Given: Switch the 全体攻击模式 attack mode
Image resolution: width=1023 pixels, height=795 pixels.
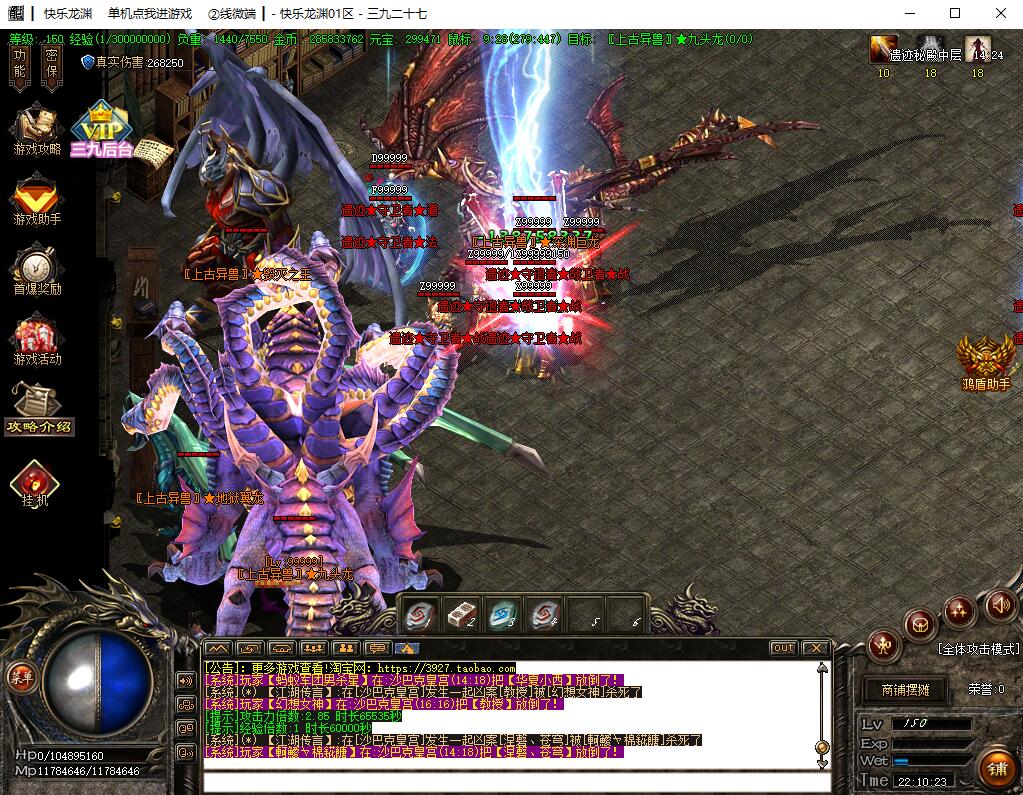Looking at the screenshot, I should 978,649.
